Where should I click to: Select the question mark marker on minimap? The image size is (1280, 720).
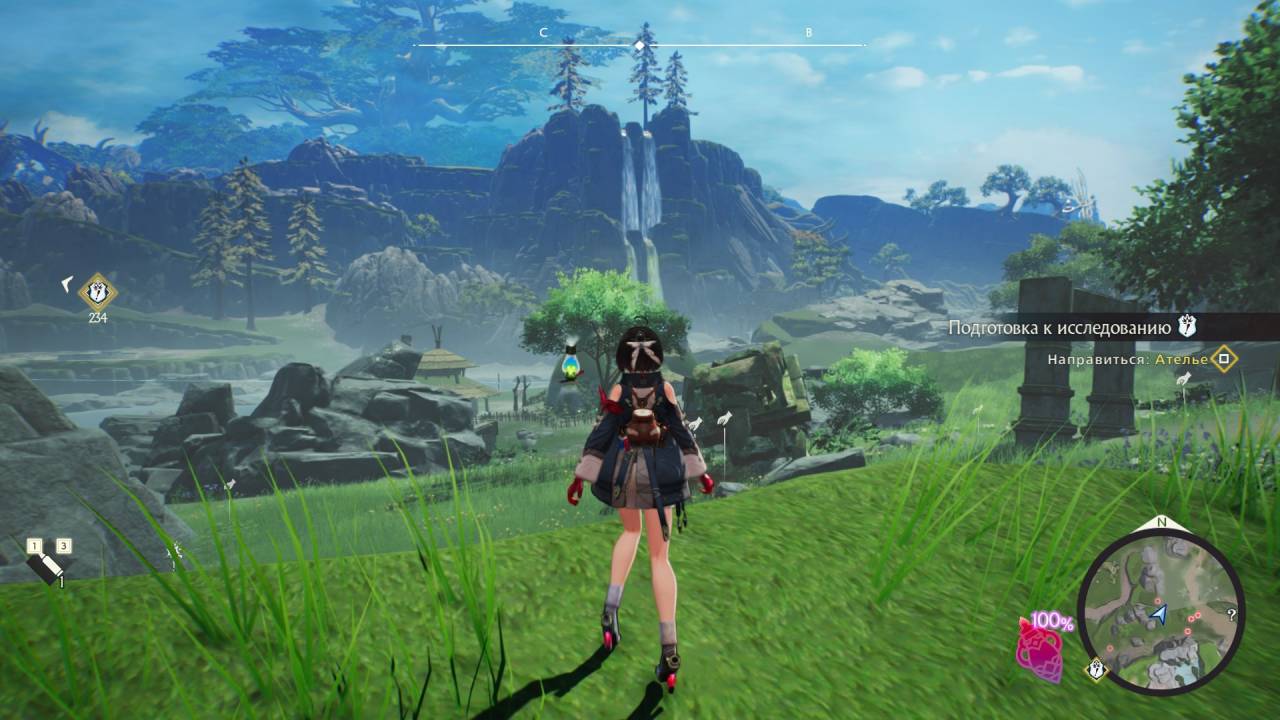[x=1231, y=615]
